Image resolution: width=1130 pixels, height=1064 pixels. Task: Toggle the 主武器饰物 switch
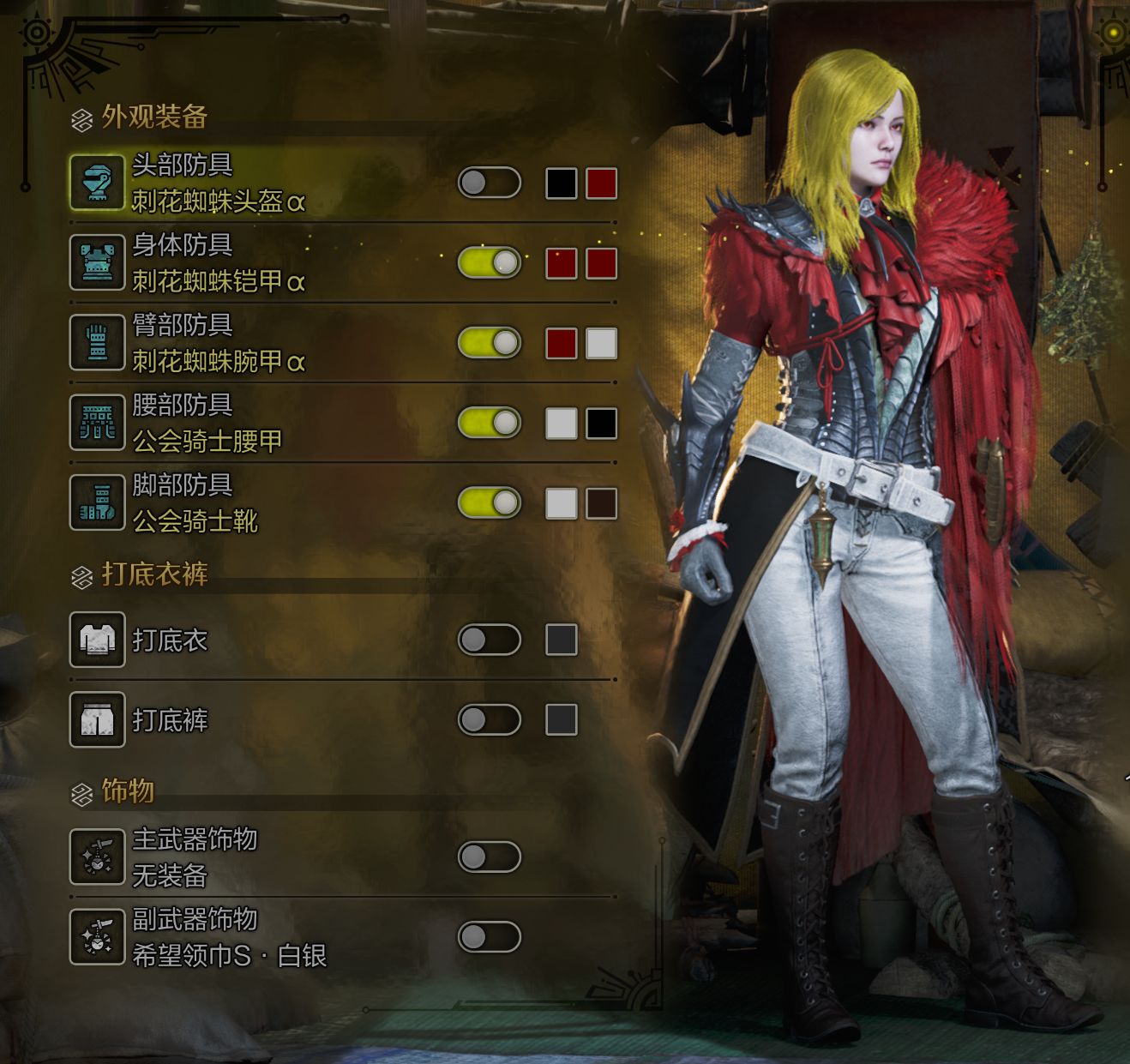coord(489,857)
